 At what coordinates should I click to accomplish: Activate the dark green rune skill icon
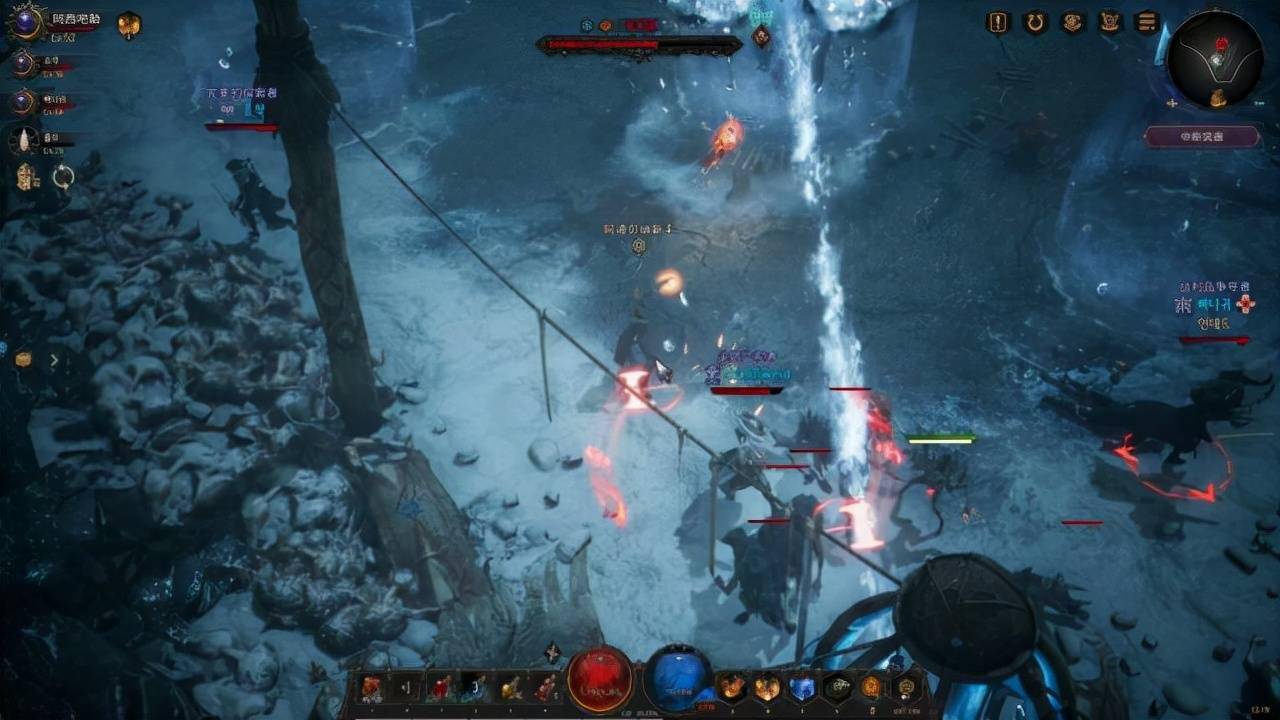tap(837, 687)
